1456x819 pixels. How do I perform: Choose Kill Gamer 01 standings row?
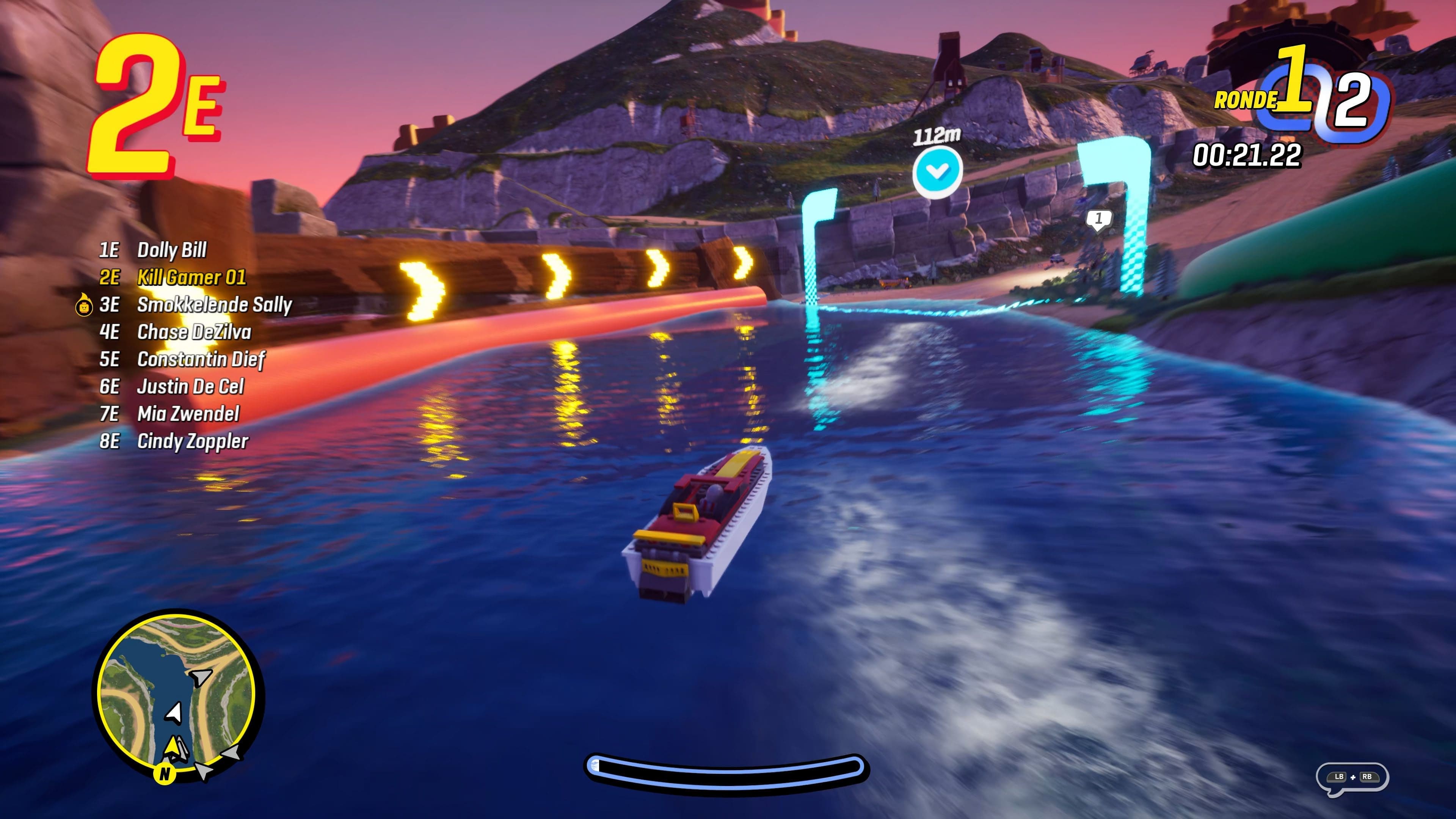coord(191,278)
